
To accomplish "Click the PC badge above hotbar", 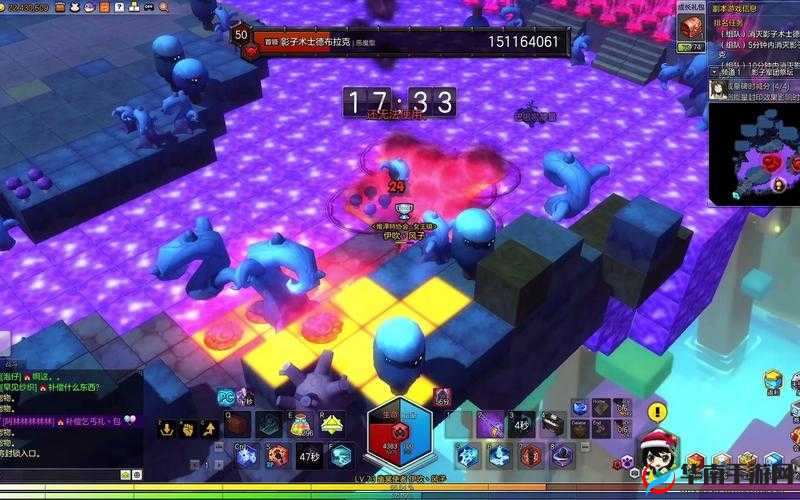I will point(226,399).
